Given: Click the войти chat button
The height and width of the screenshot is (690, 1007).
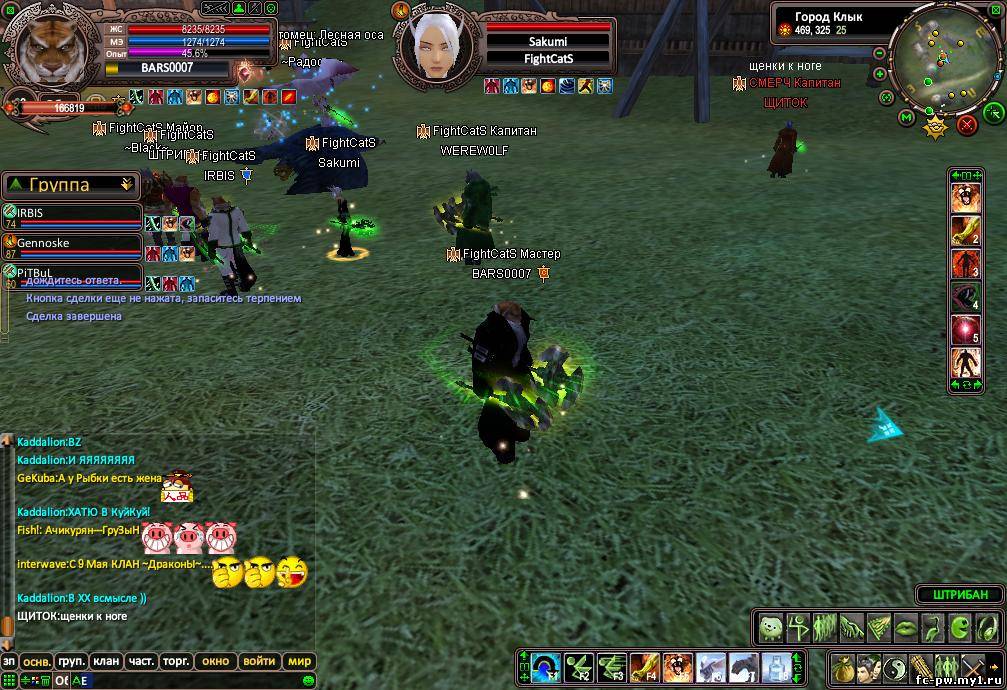Looking at the screenshot, I should [x=259, y=661].
